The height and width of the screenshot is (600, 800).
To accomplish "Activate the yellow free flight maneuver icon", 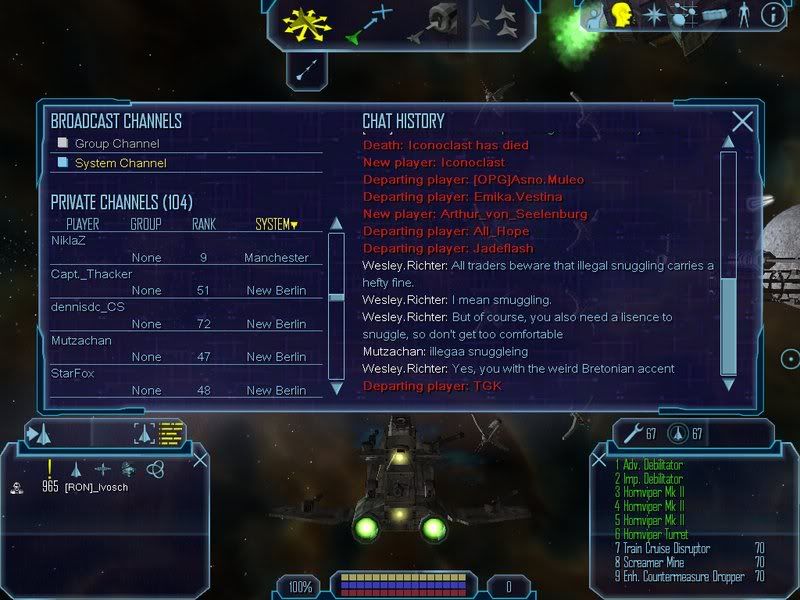I will 306,21.
